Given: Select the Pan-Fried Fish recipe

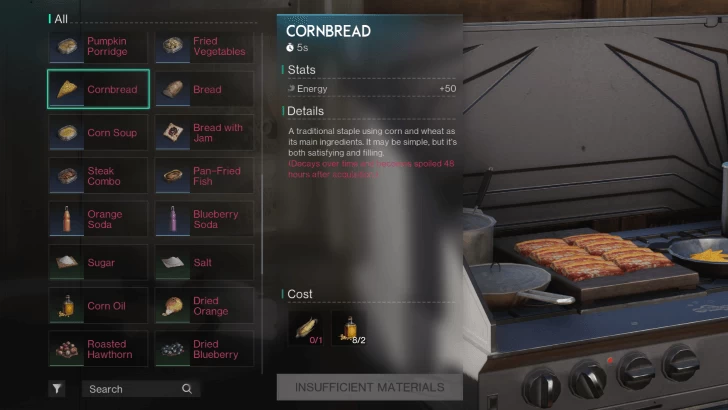Looking at the screenshot, I should tap(204, 176).
